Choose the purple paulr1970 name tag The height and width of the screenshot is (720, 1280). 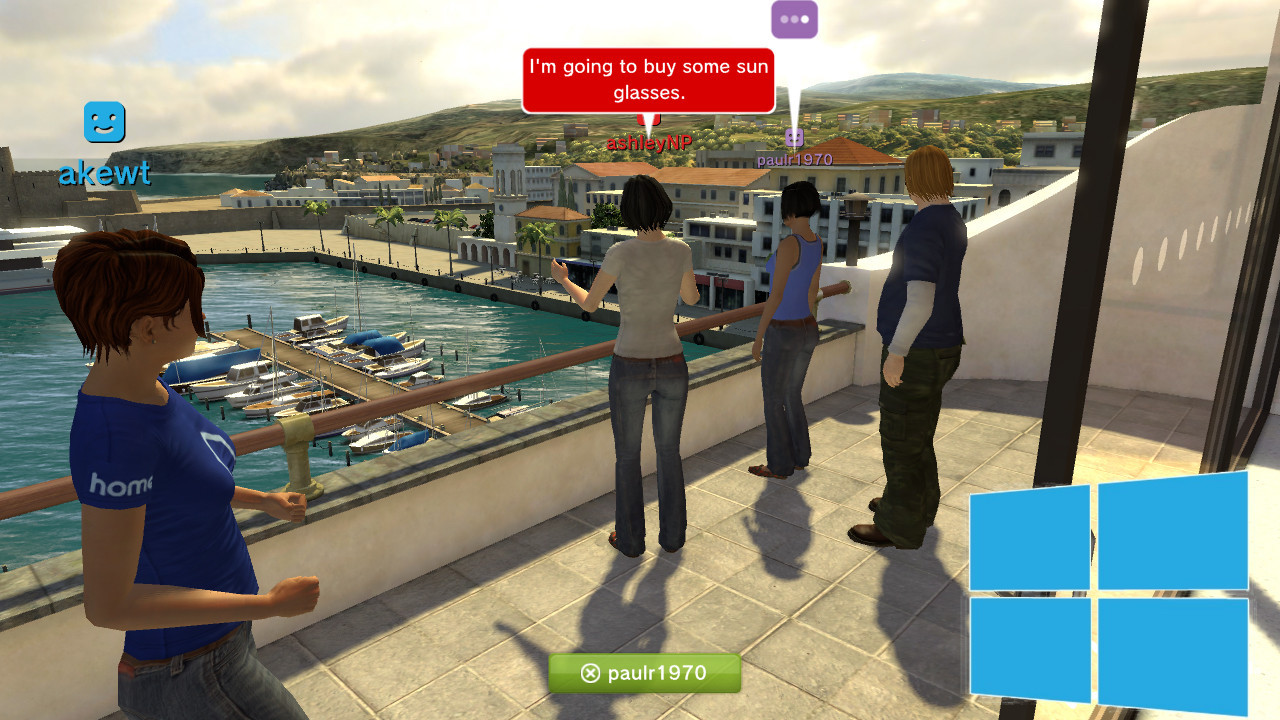point(794,160)
